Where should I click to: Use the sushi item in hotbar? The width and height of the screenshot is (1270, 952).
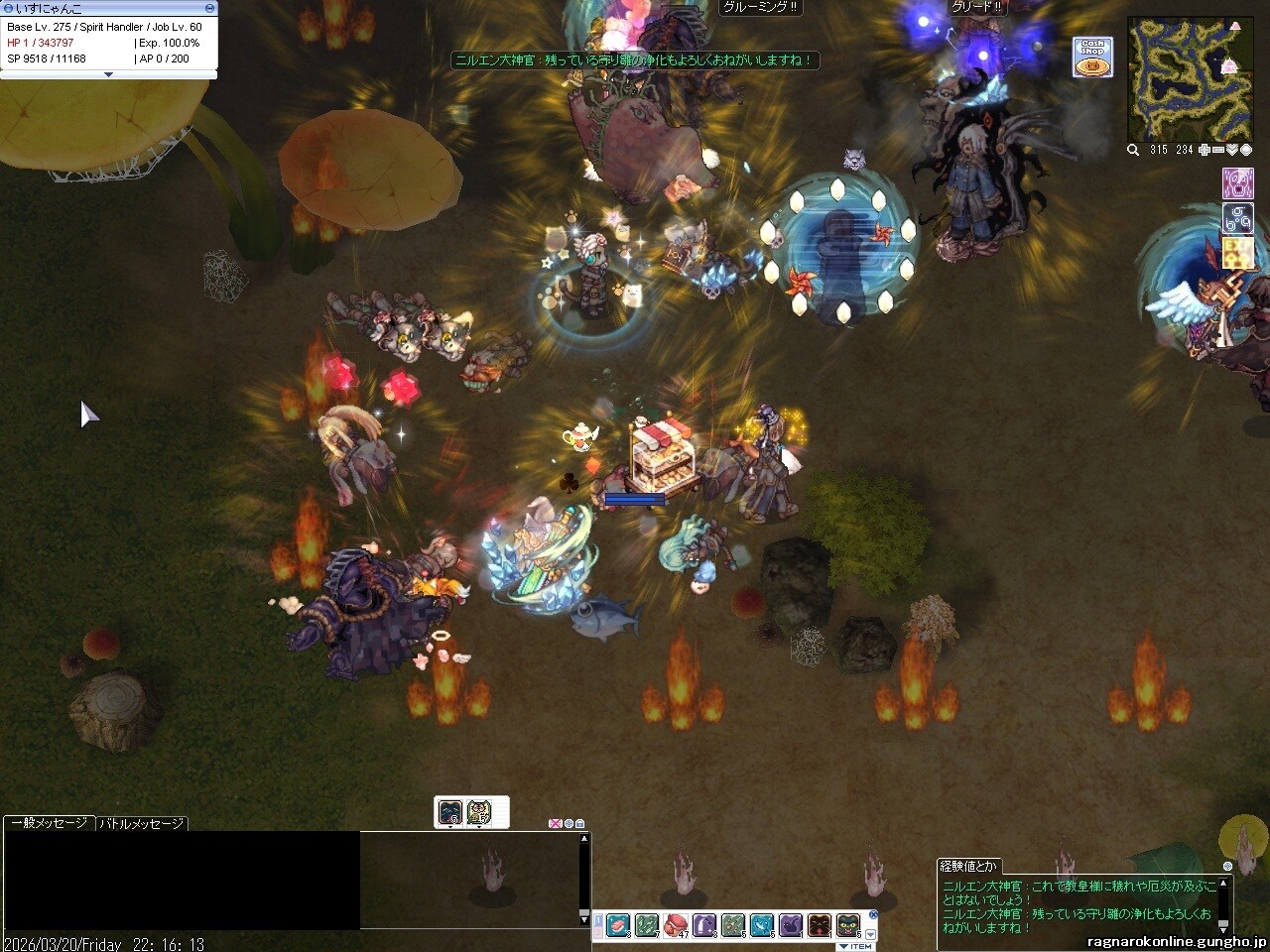(618, 926)
